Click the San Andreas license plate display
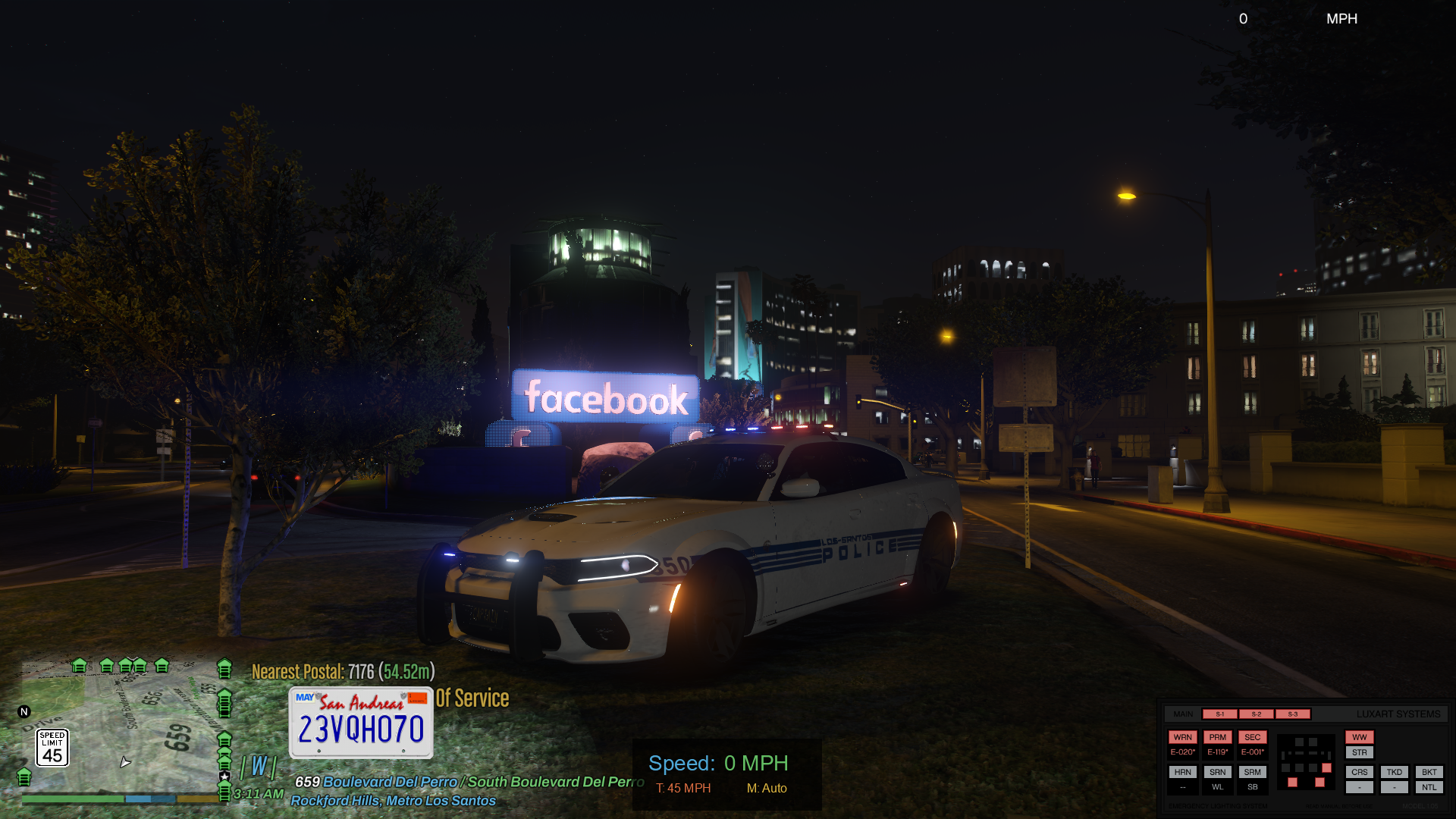1456x819 pixels. pos(361,723)
